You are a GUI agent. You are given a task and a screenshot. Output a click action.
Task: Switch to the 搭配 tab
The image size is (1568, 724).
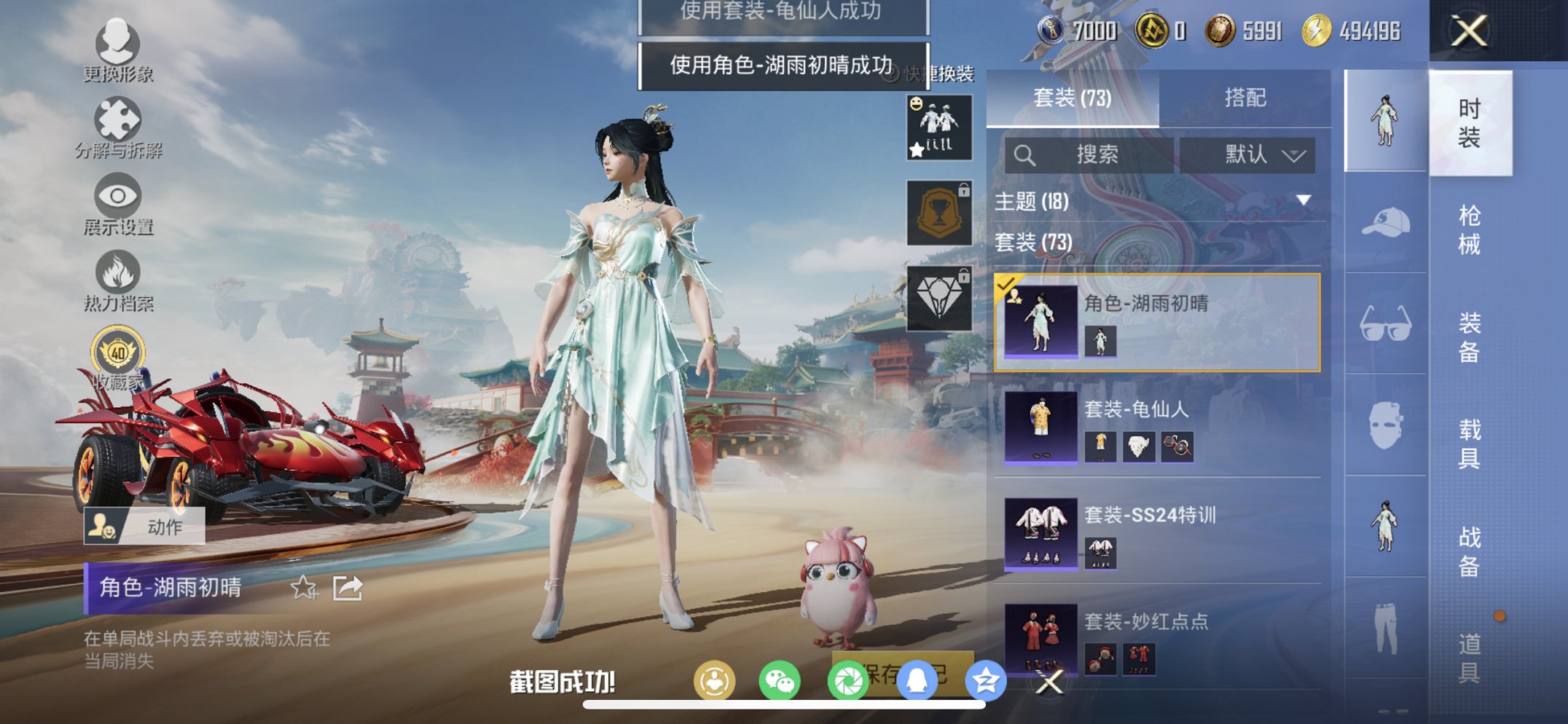coord(1246,97)
